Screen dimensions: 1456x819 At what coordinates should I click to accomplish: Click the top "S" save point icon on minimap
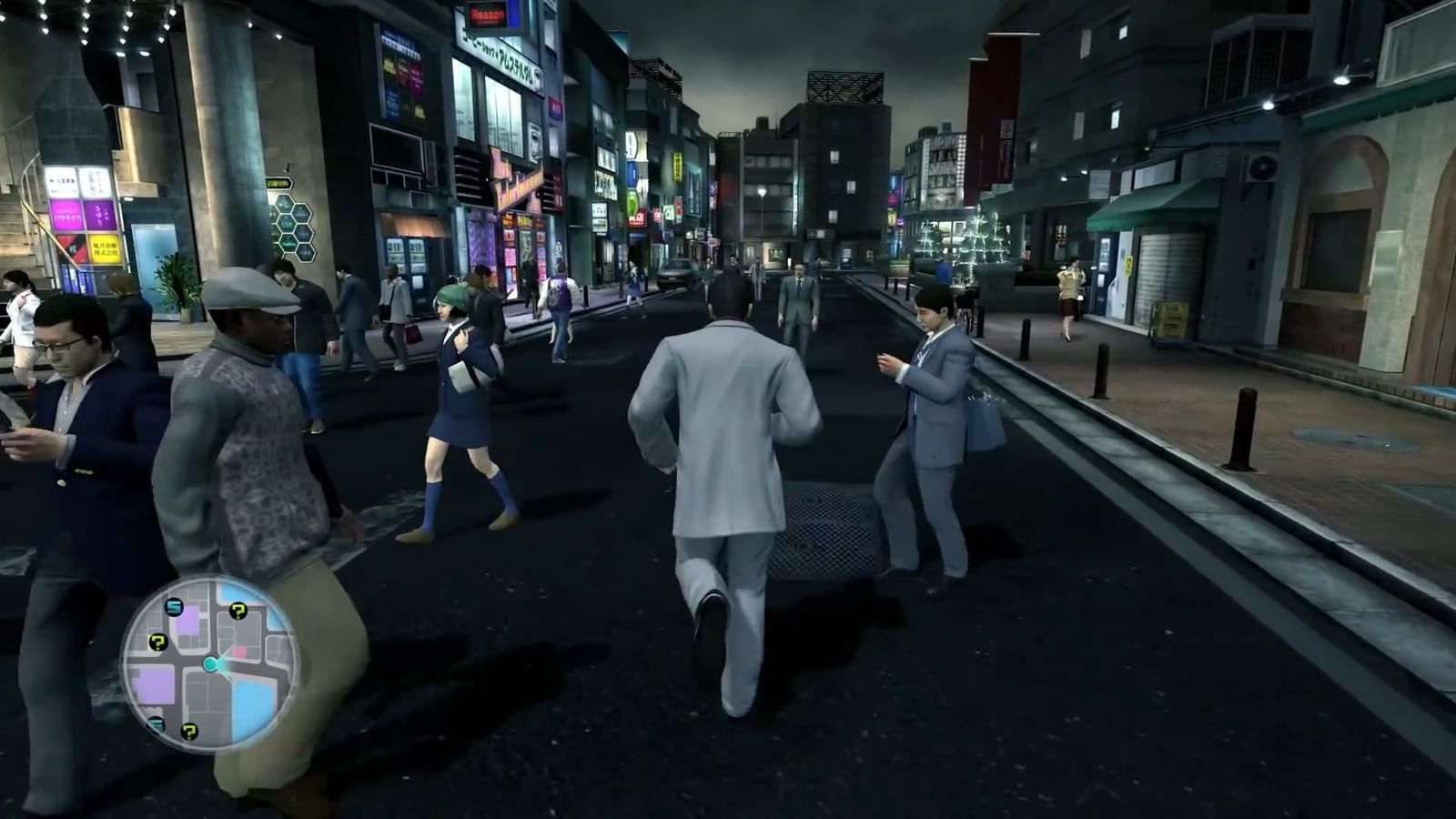(x=174, y=606)
